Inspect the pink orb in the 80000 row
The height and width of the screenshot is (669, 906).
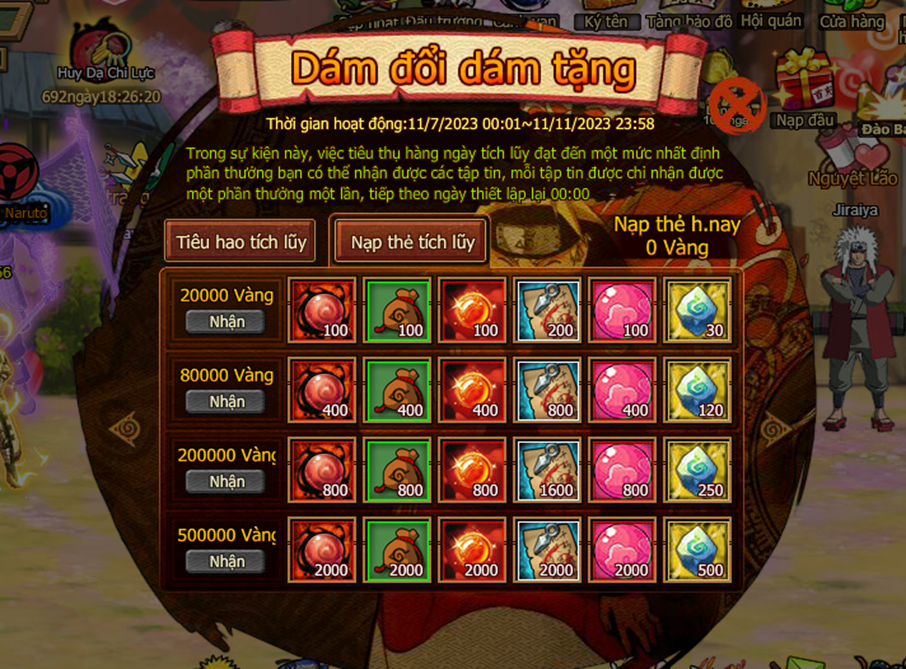tap(623, 390)
